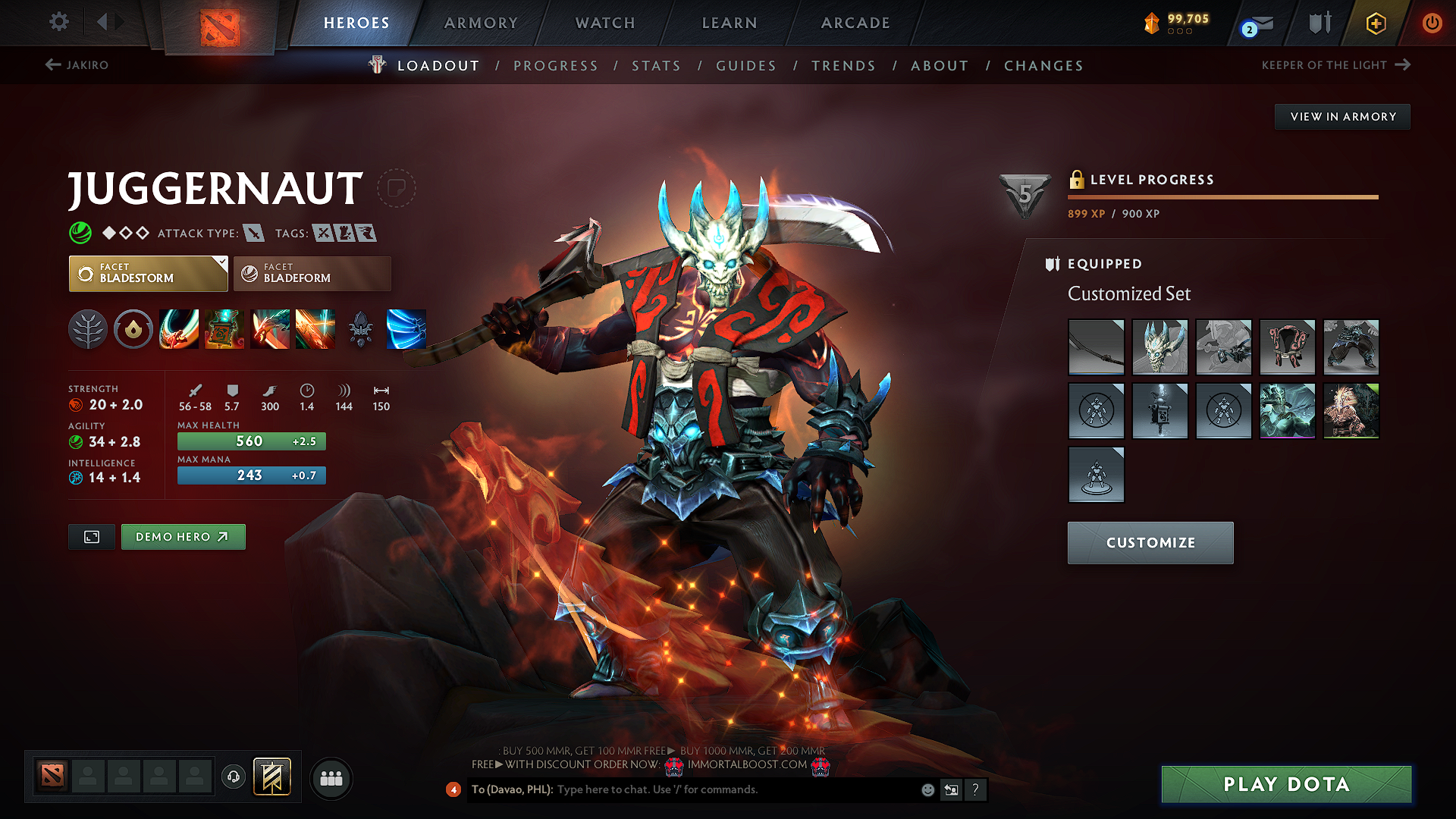
Task: Open the emoticon picker in the chat bar
Action: coord(927,789)
